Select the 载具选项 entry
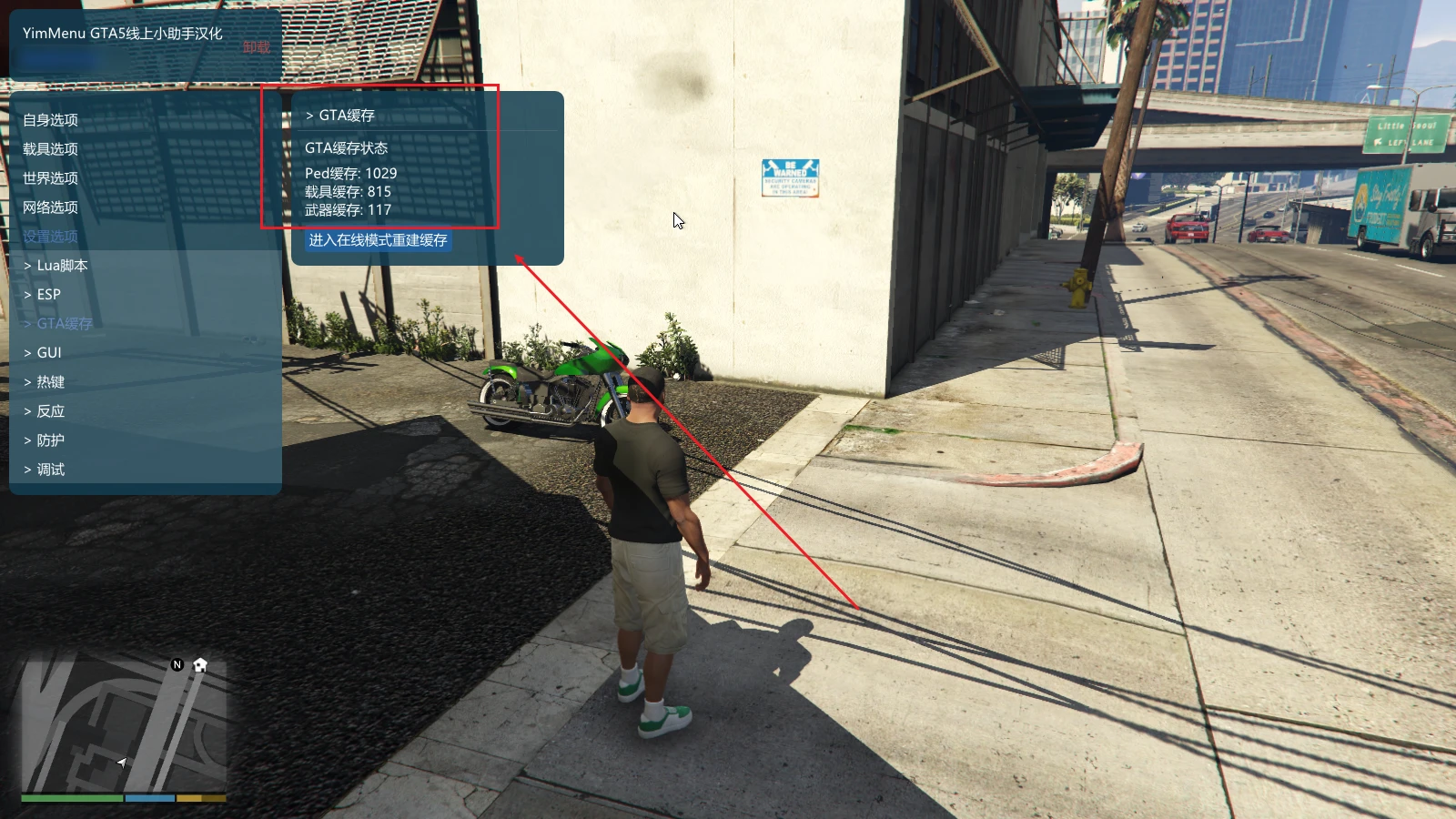Image resolution: width=1456 pixels, height=819 pixels. tap(51, 149)
